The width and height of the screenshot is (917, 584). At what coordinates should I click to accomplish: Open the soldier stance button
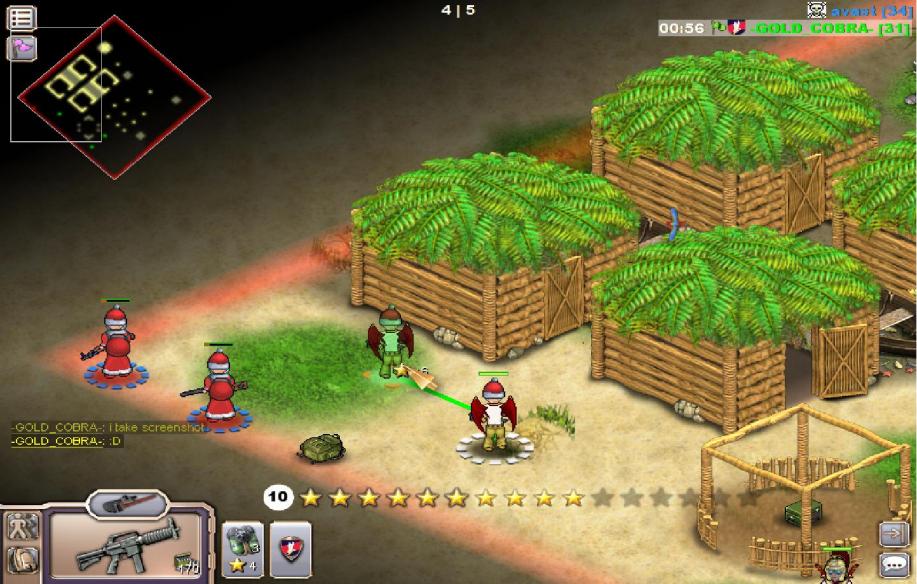pyautogui.click(x=21, y=526)
